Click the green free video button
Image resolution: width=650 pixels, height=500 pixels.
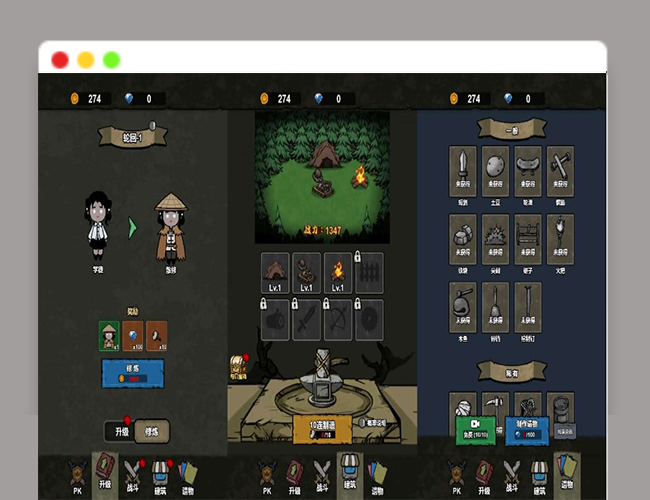coord(477,426)
